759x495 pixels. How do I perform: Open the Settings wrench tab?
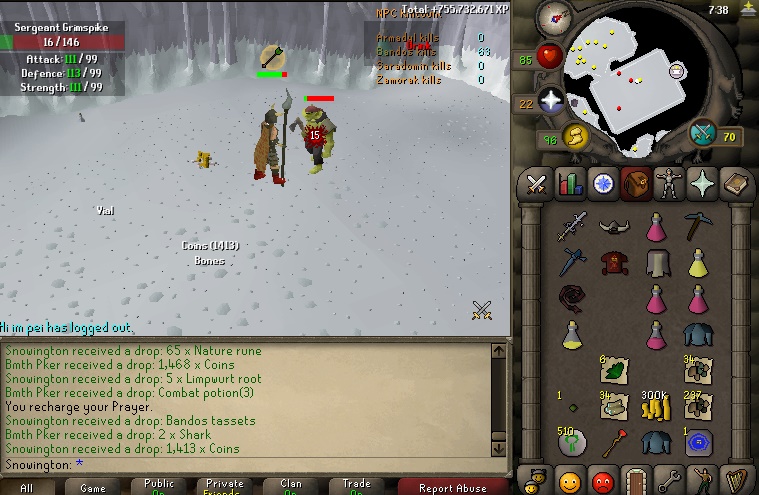click(669, 479)
